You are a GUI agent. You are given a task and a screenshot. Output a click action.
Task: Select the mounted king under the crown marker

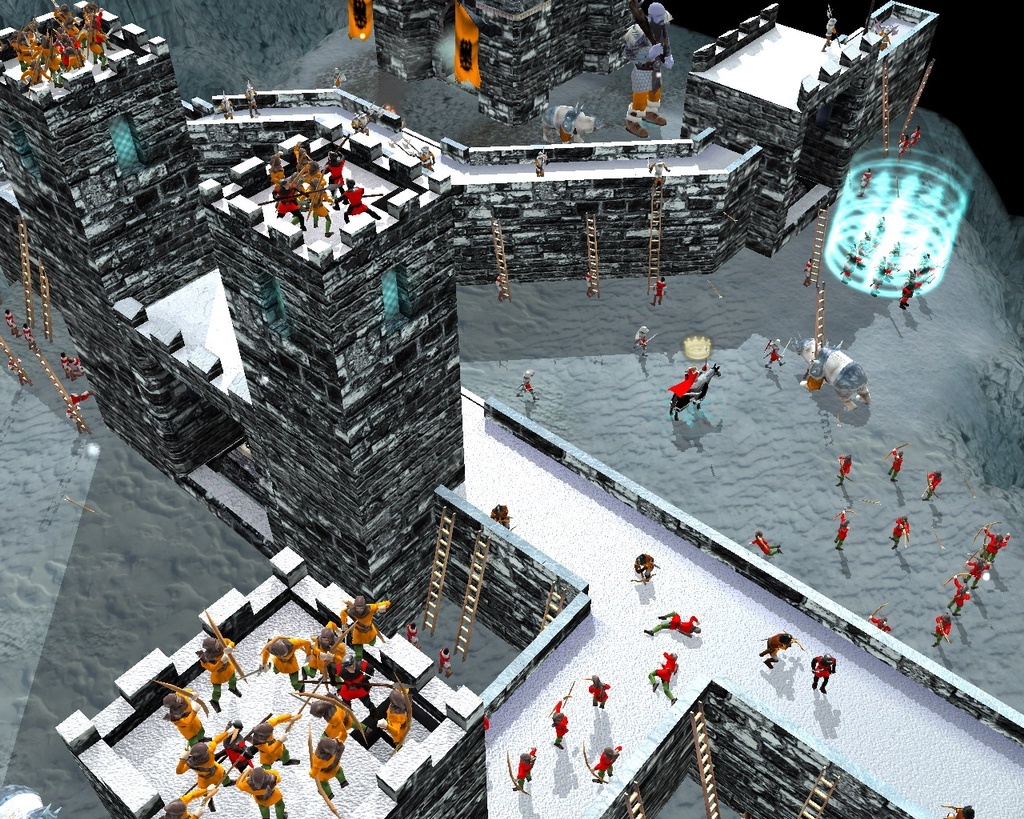(692, 390)
